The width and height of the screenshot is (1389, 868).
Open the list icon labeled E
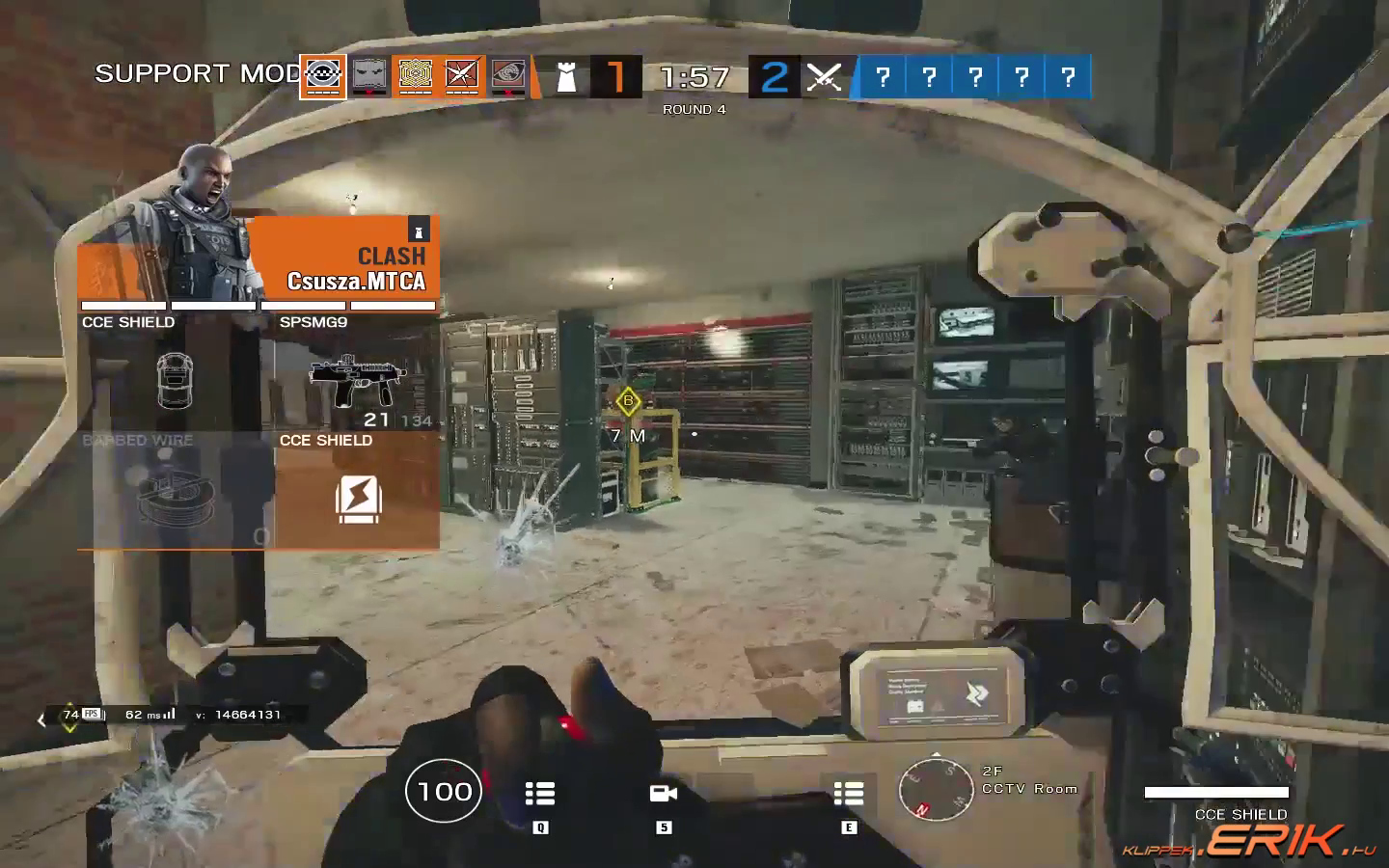849,794
